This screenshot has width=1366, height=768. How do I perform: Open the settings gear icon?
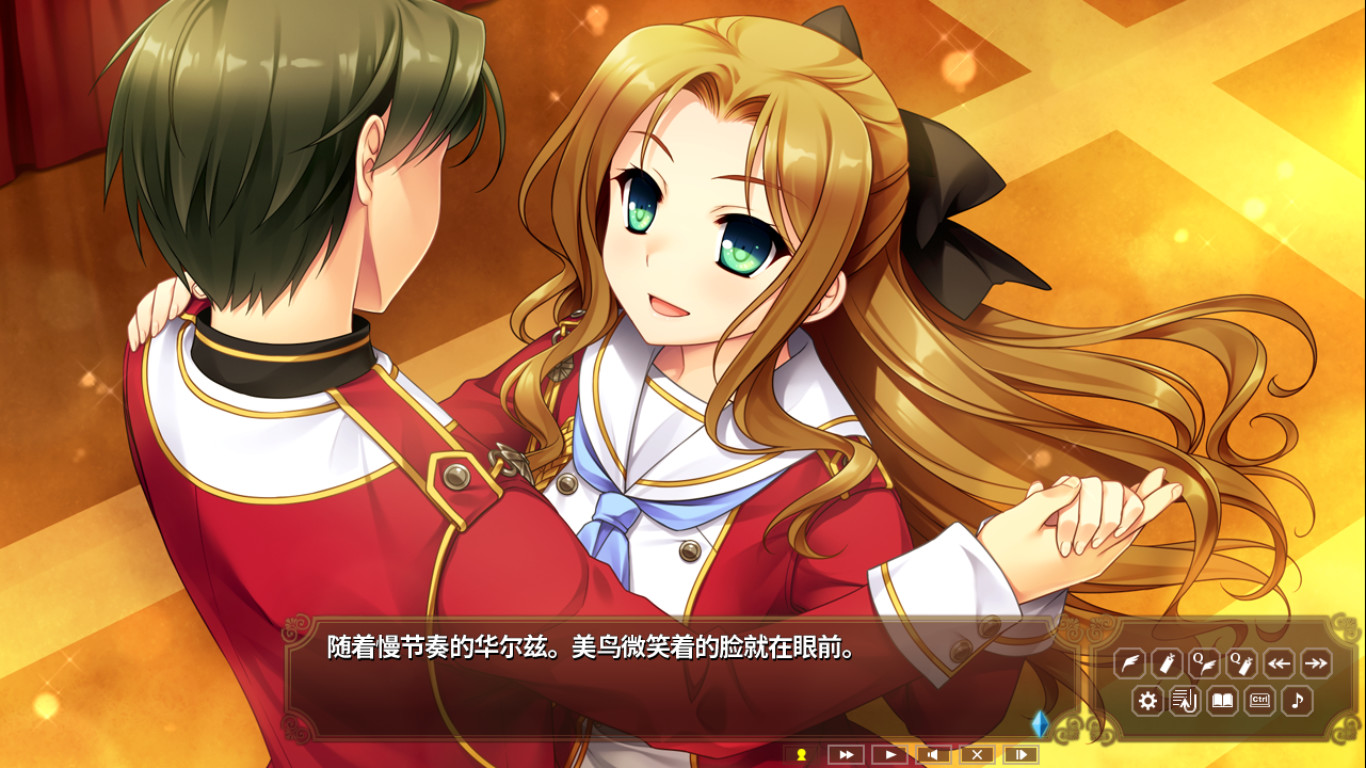point(1148,700)
